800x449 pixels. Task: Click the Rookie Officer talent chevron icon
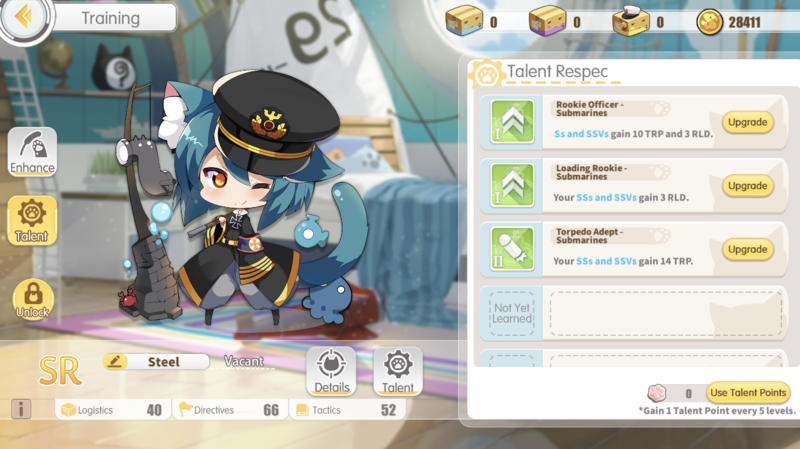pyautogui.click(x=512, y=123)
